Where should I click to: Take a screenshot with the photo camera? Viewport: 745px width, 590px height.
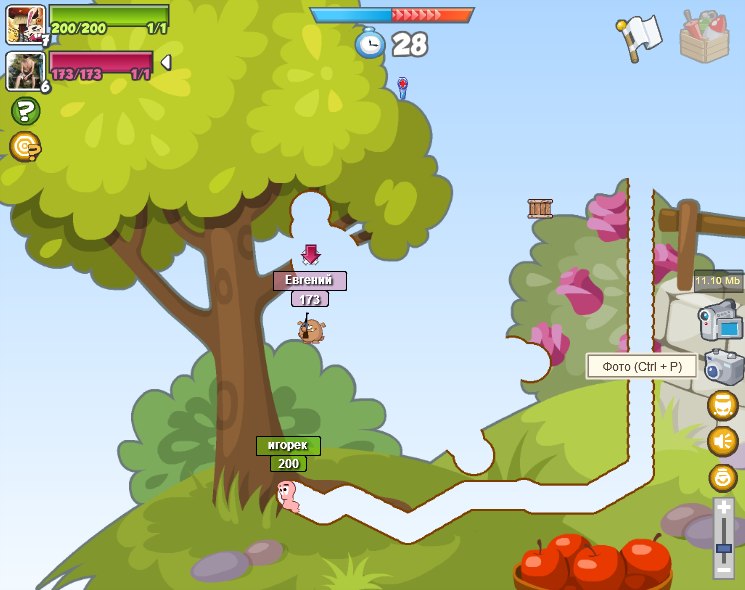(x=723, y=367)
